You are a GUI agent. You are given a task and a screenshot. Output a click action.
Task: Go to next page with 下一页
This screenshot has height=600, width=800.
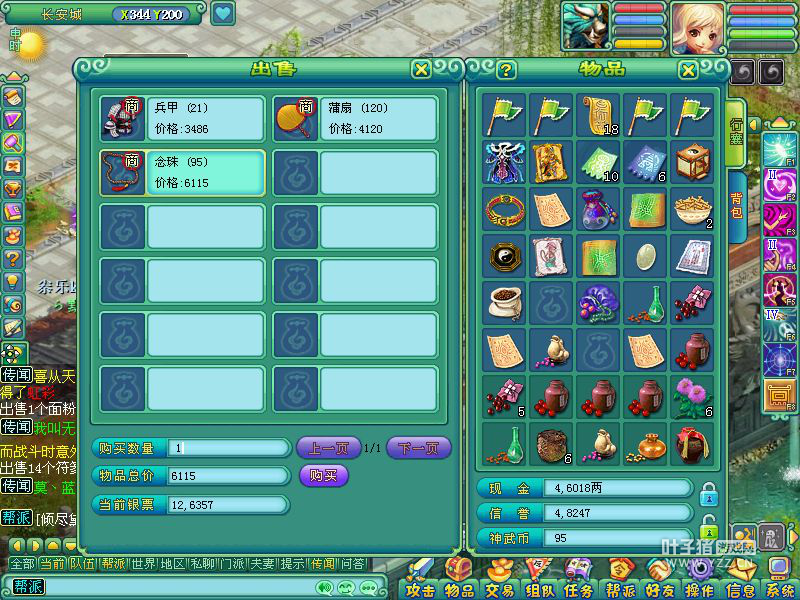point(418,448)
